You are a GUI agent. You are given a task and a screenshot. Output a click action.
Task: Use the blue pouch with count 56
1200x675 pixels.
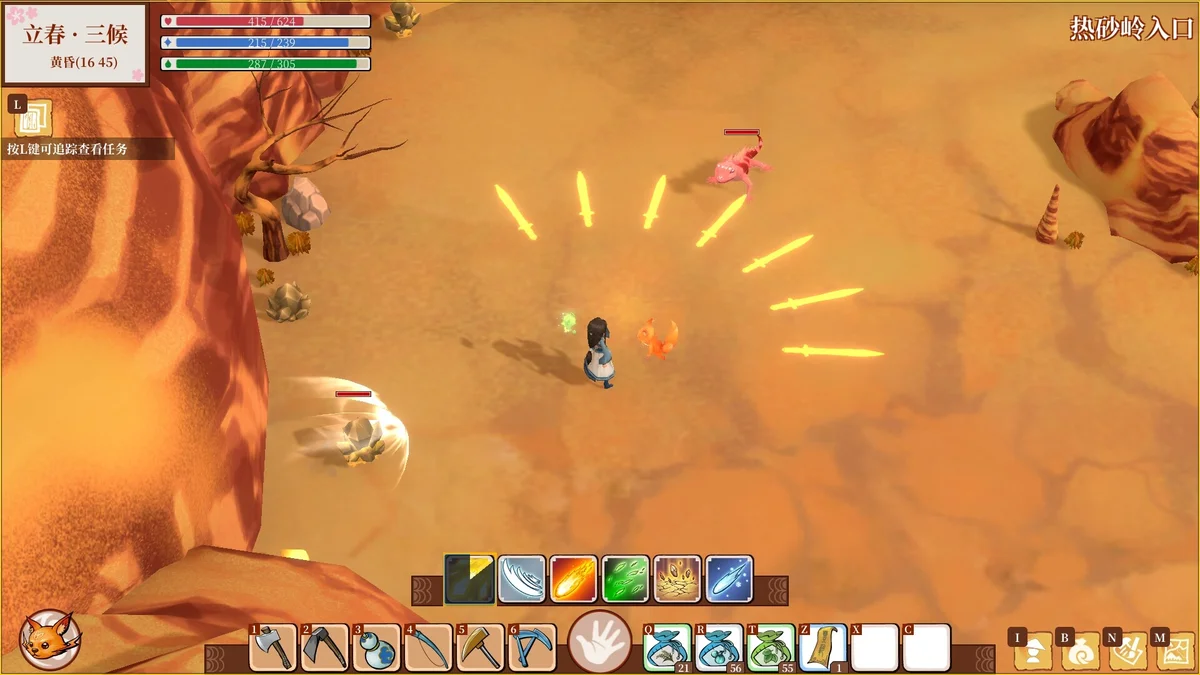point(718,648)
